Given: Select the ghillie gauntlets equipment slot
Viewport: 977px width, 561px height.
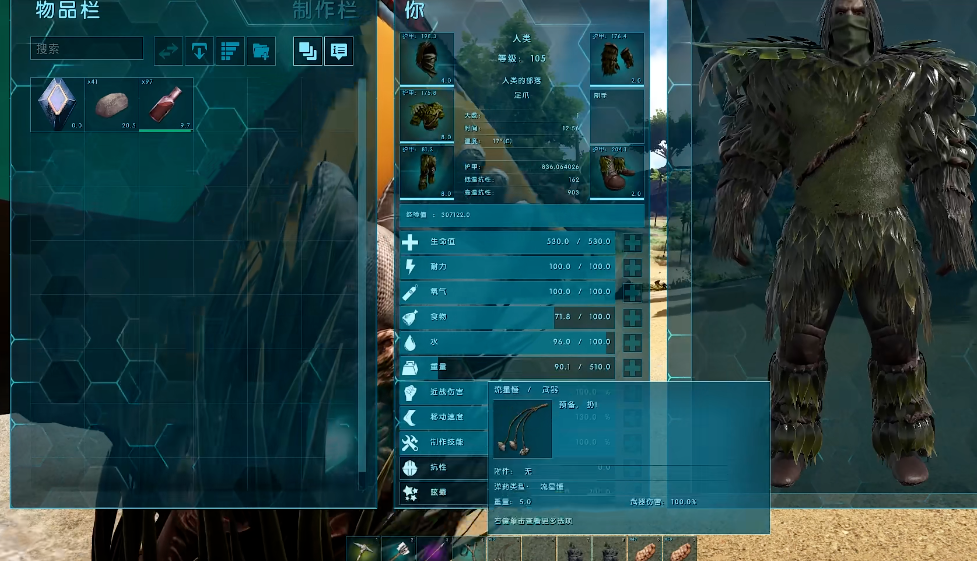Looking at the screenshot, I should [617, 59].
